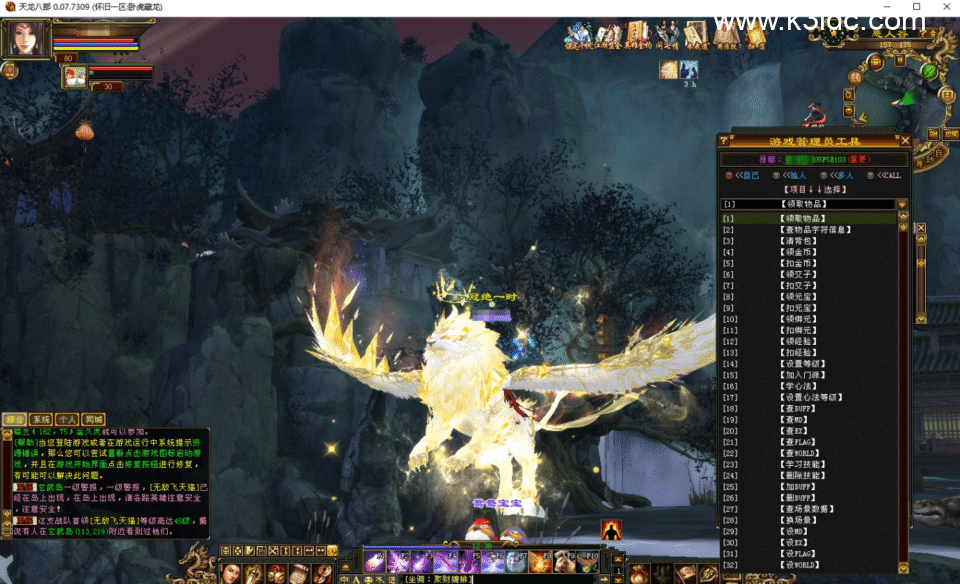This screenshot has width=960, height=584.
Task: Open the help button on the GM tool panel
Action: (723, 141)
